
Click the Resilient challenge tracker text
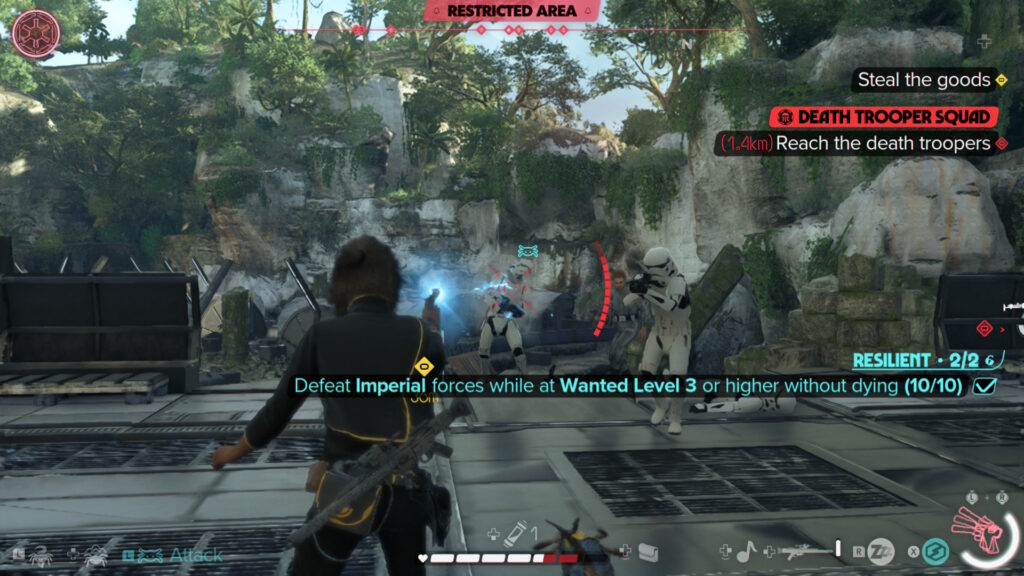[x=914, y=360]
